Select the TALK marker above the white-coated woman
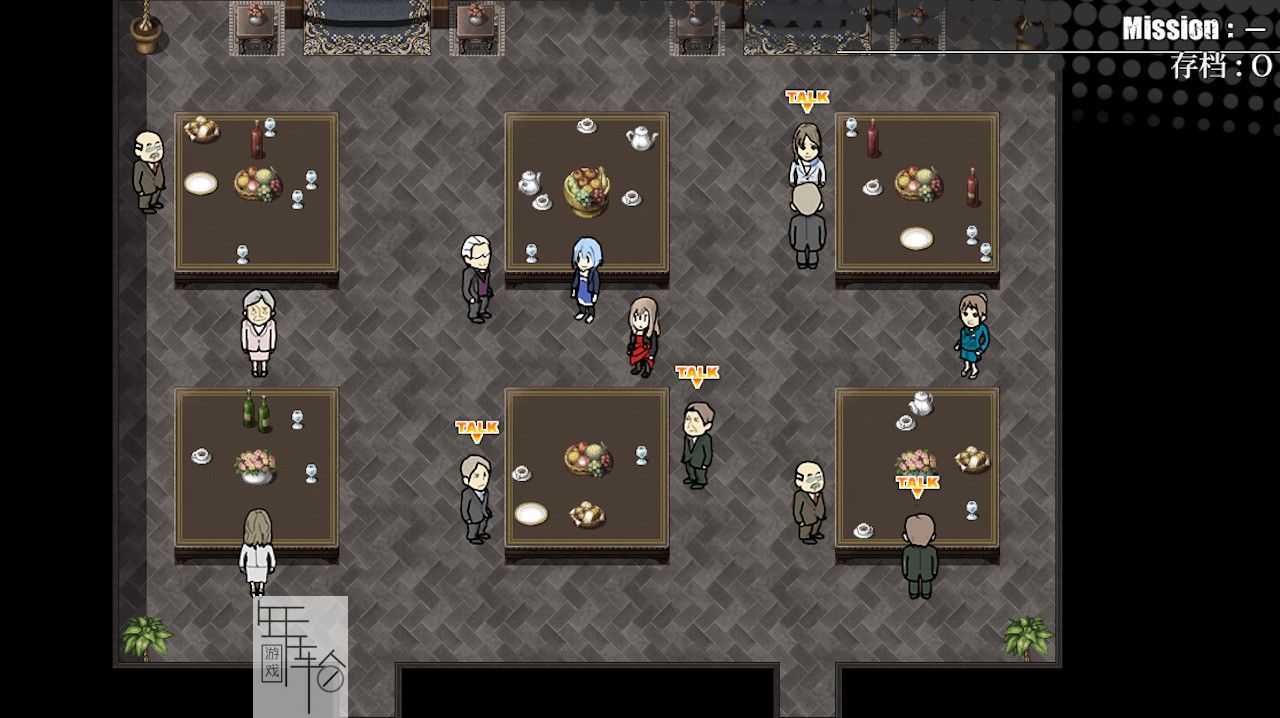 (807, 99)
